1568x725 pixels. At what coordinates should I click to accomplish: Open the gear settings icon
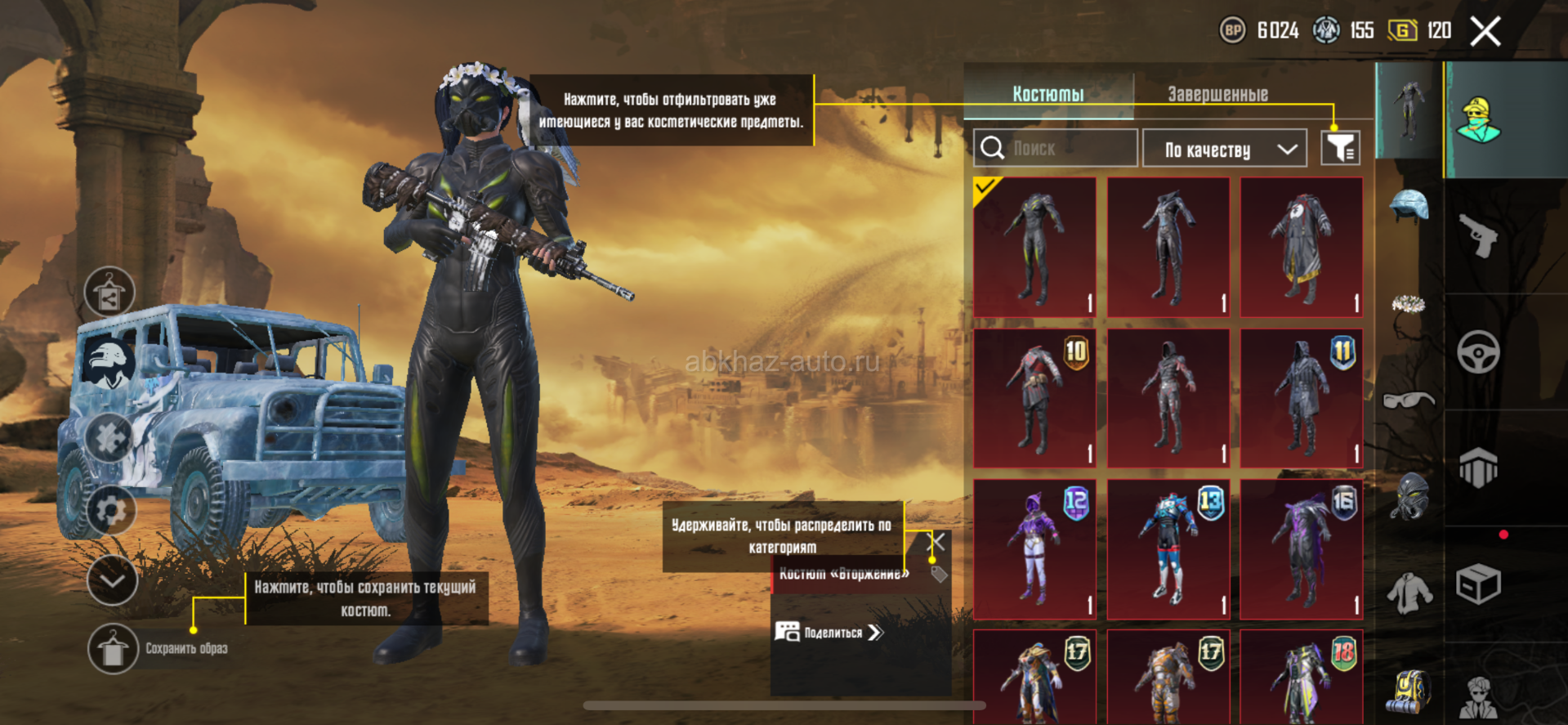(x=111, y=511)
